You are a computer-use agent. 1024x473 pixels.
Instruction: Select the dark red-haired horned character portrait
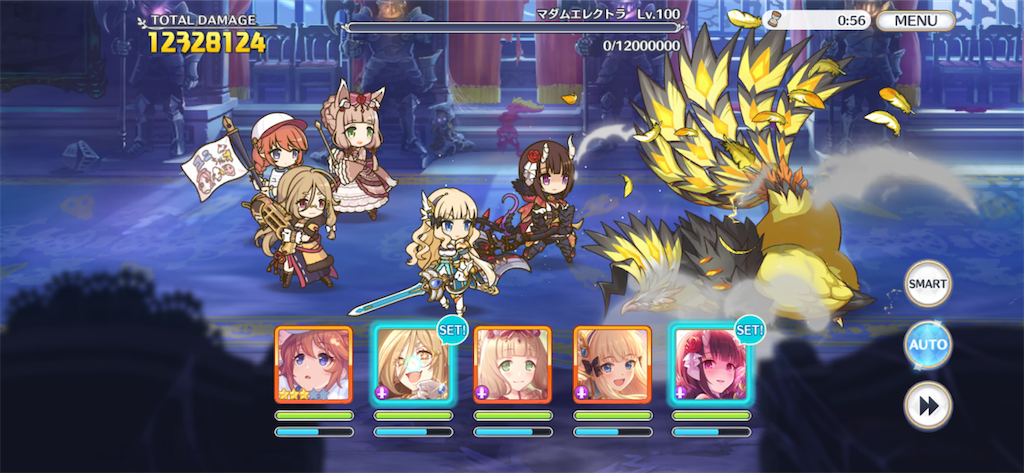point(711,364)
